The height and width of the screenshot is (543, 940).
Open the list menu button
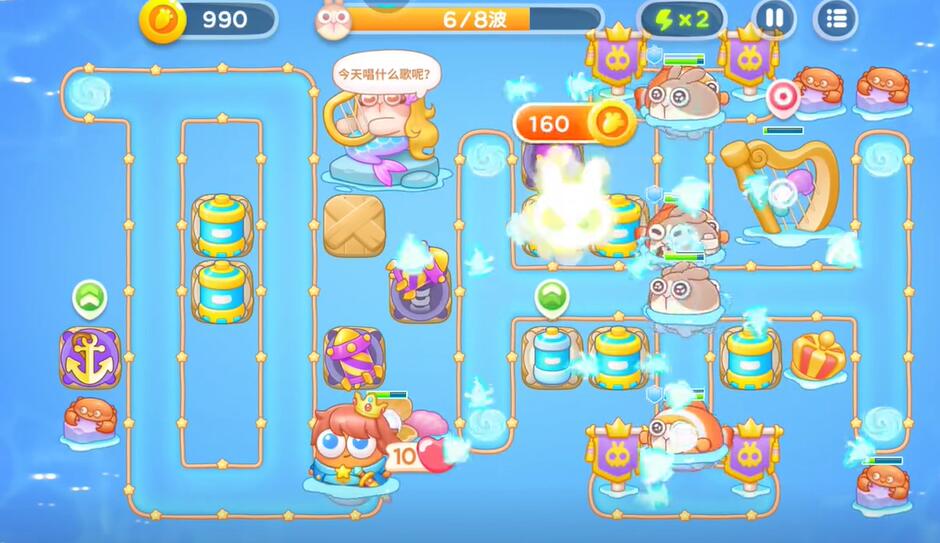836,18
